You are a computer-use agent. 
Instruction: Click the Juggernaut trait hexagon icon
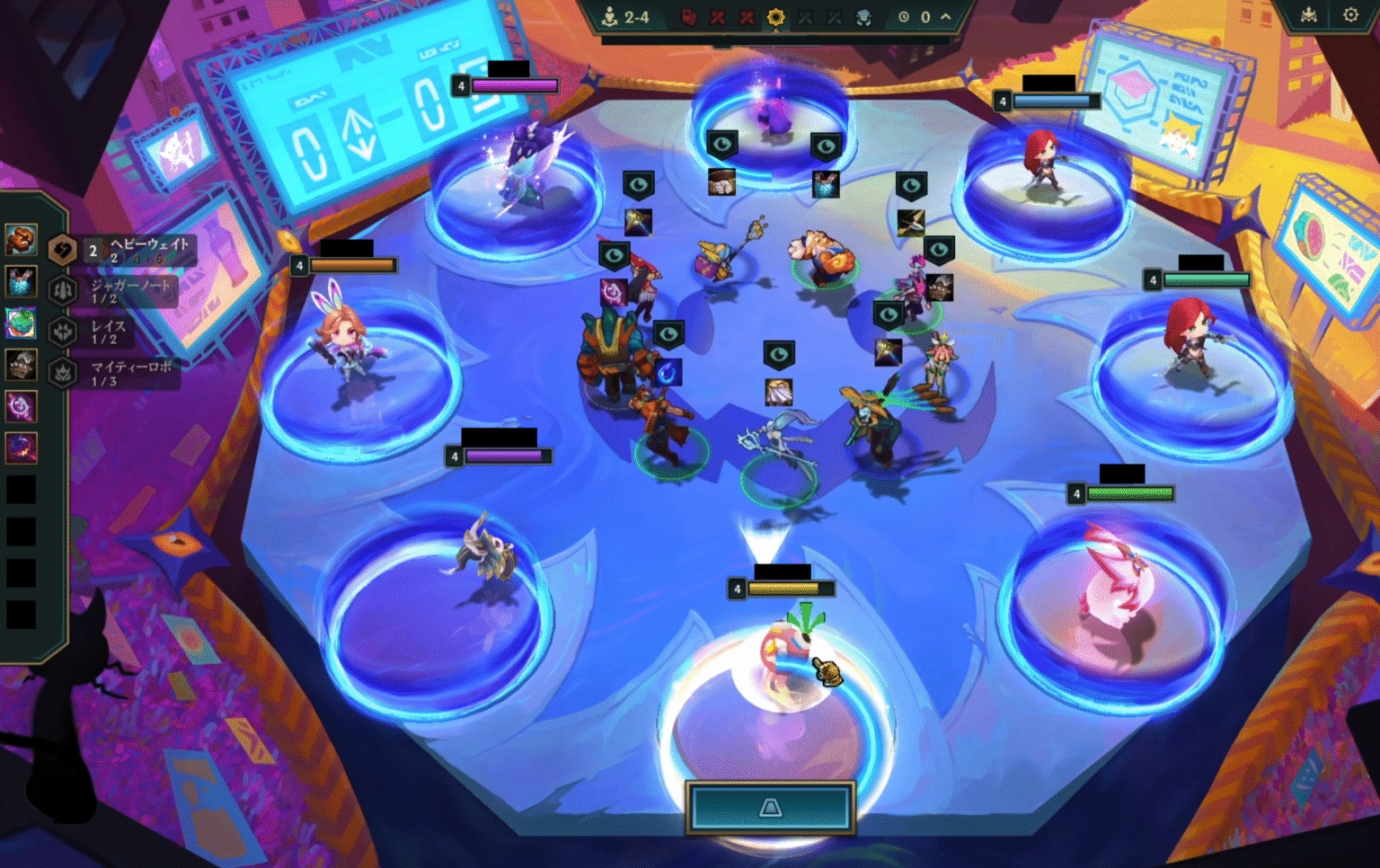[63, 290]
